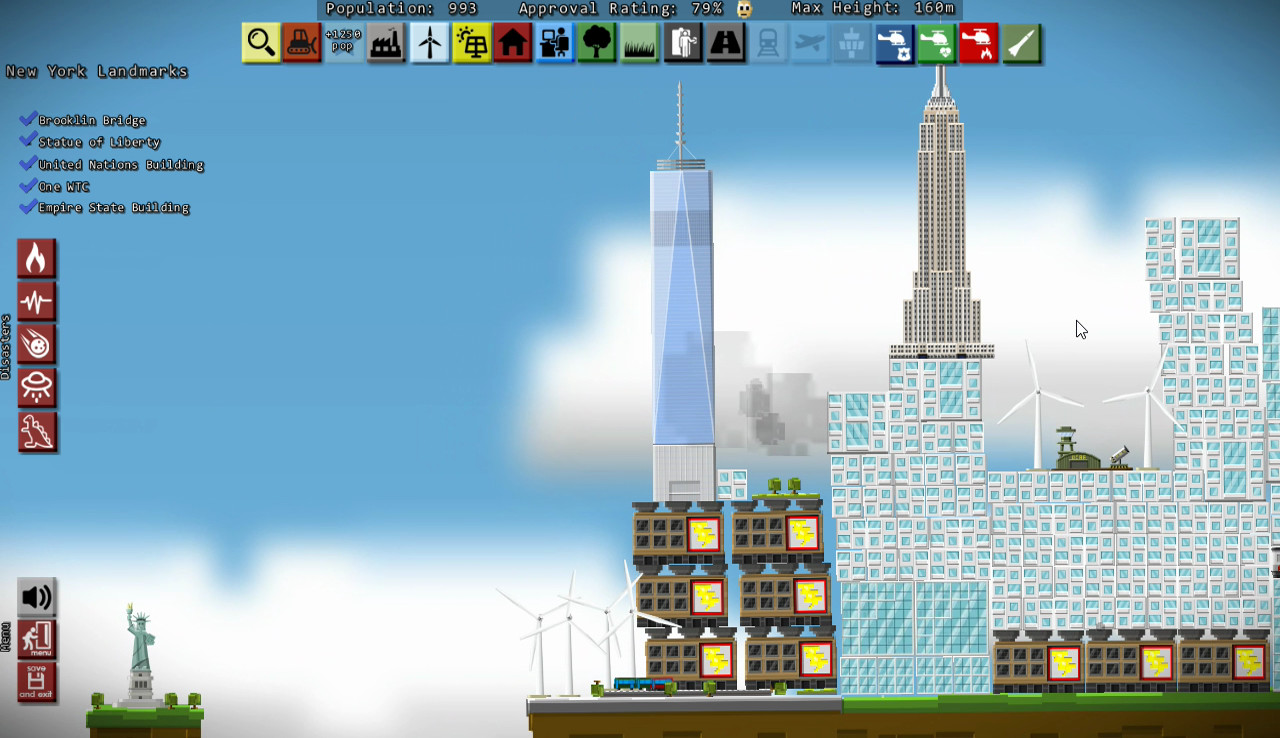This screenshot has height=738, width=1280.
Task: Select the solar panel tool
Action: click(x=470, y=43)
